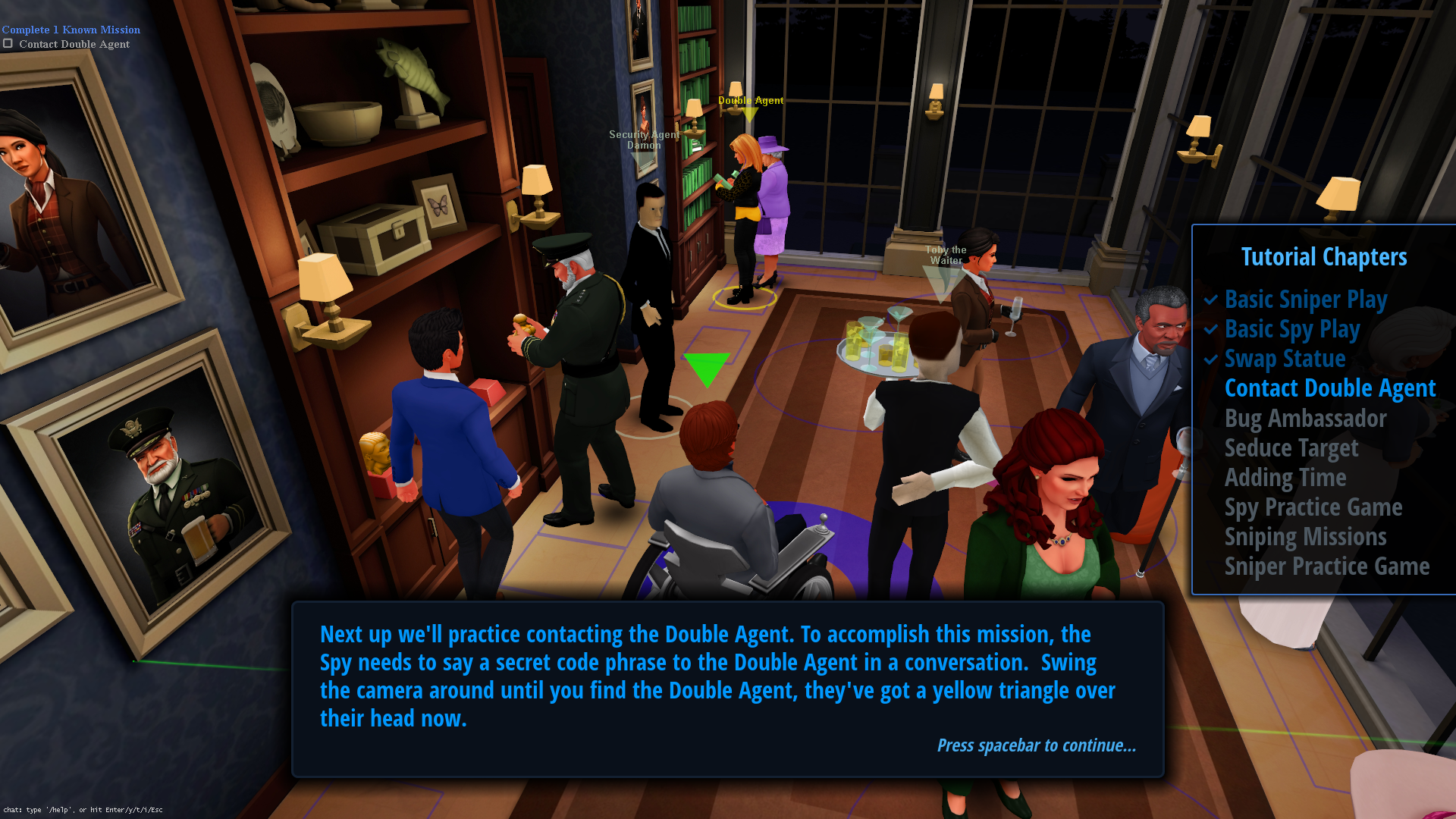Click the chat input line at the bottom
1456x819 pixels.
click(83, 809)
